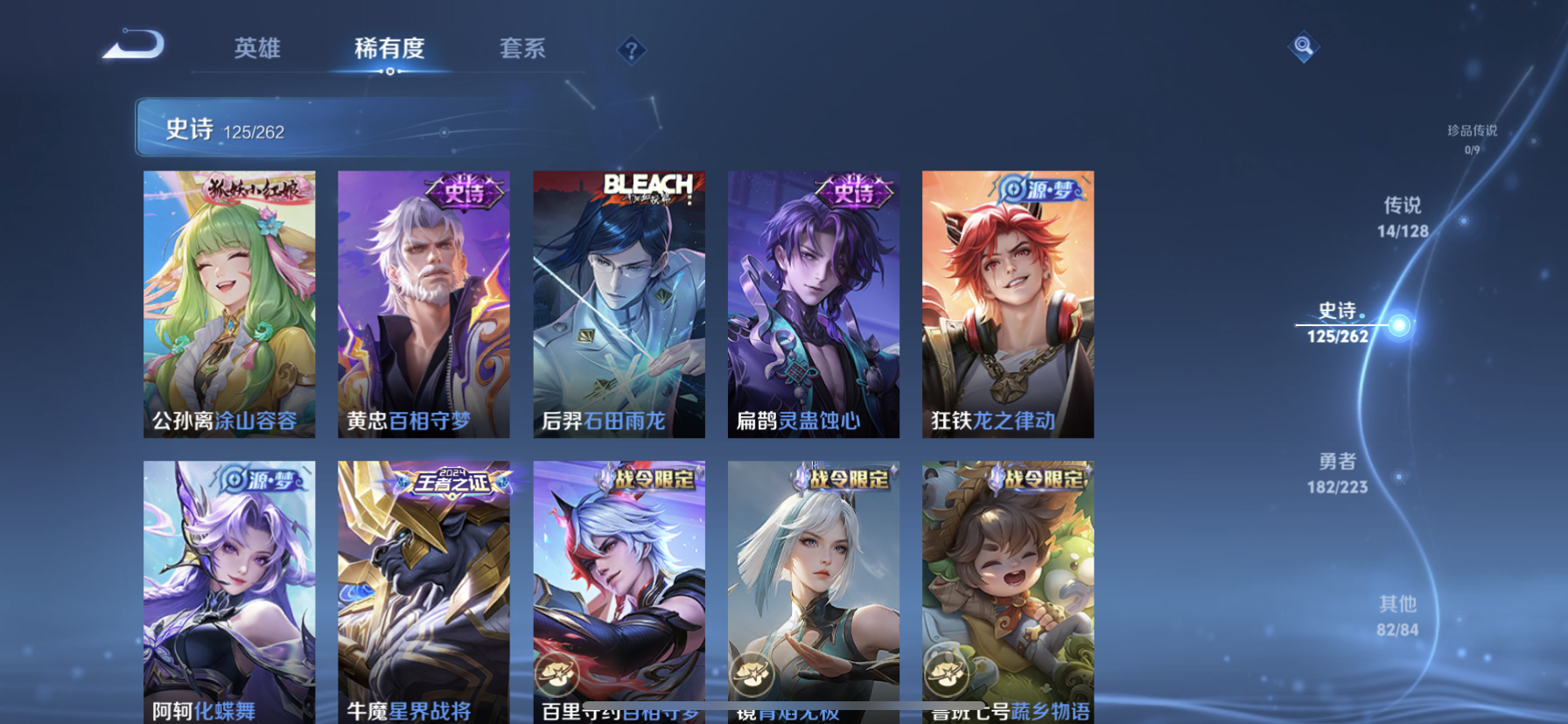Go back with the return arrow
1568x724 pixels.
tap(134, 45)
